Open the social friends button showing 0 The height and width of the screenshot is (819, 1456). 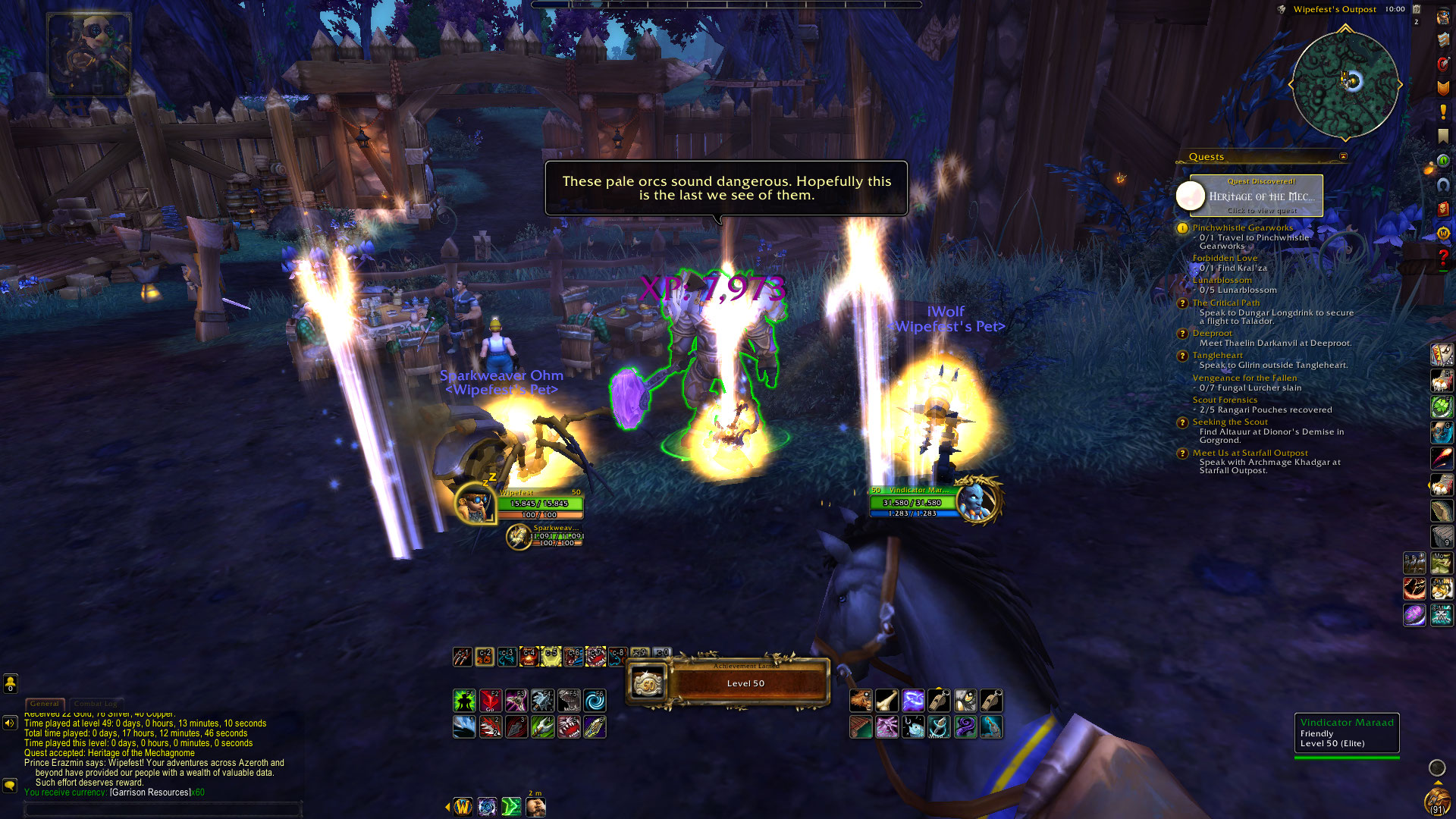tap(10, 683)
